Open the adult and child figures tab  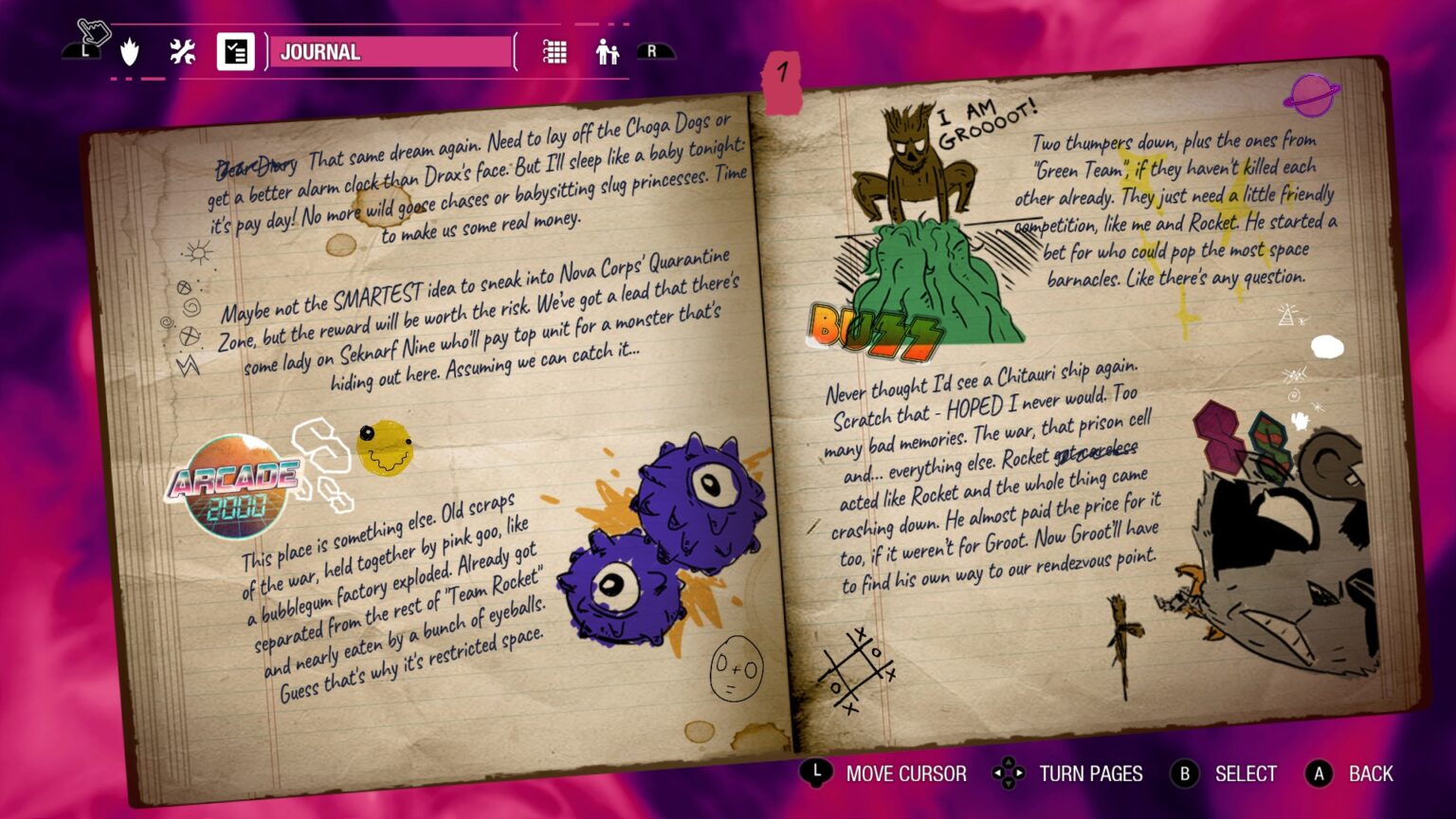pyautogui.click(x=607, y=52)
